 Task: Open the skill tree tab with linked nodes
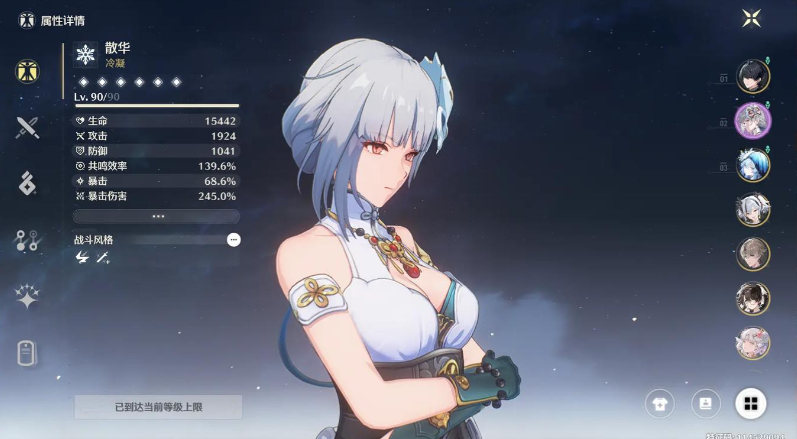(27, 239)
